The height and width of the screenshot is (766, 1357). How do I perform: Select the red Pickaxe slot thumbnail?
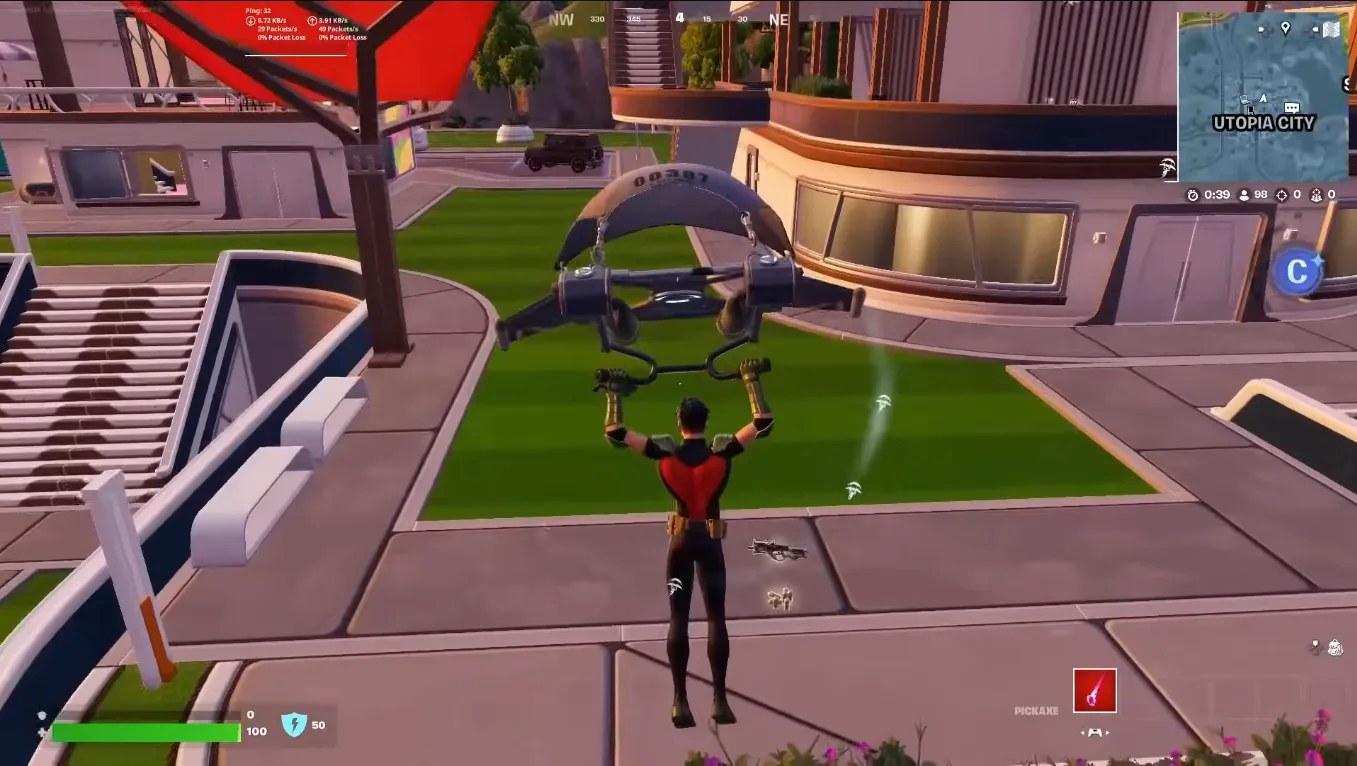1095,689
